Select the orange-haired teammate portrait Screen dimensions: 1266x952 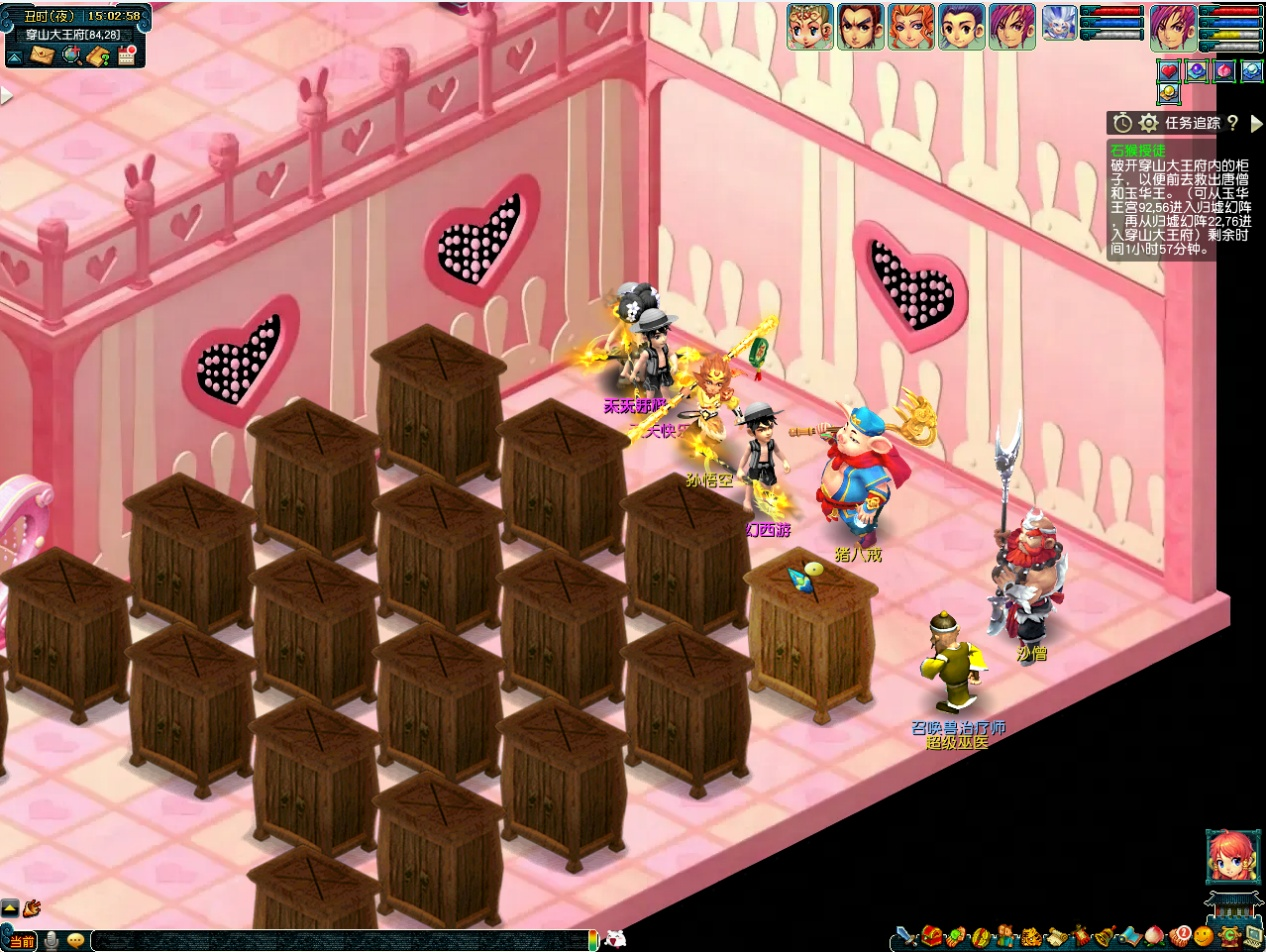pyautogui.click(x=911, y=27)
